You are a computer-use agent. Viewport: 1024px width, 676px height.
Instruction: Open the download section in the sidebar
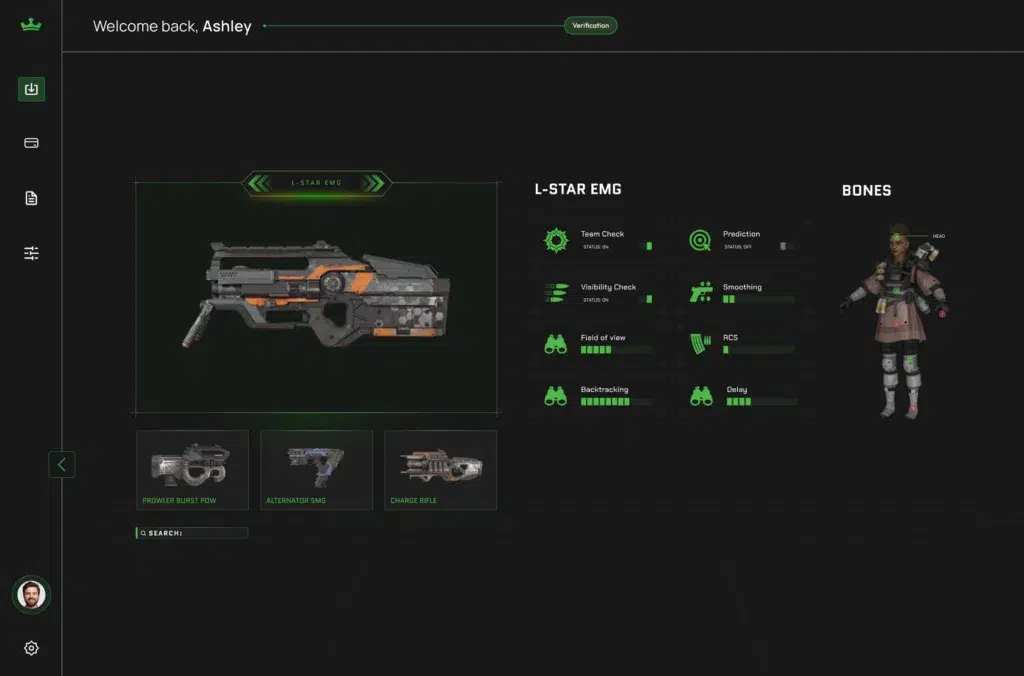click(31, 89)
